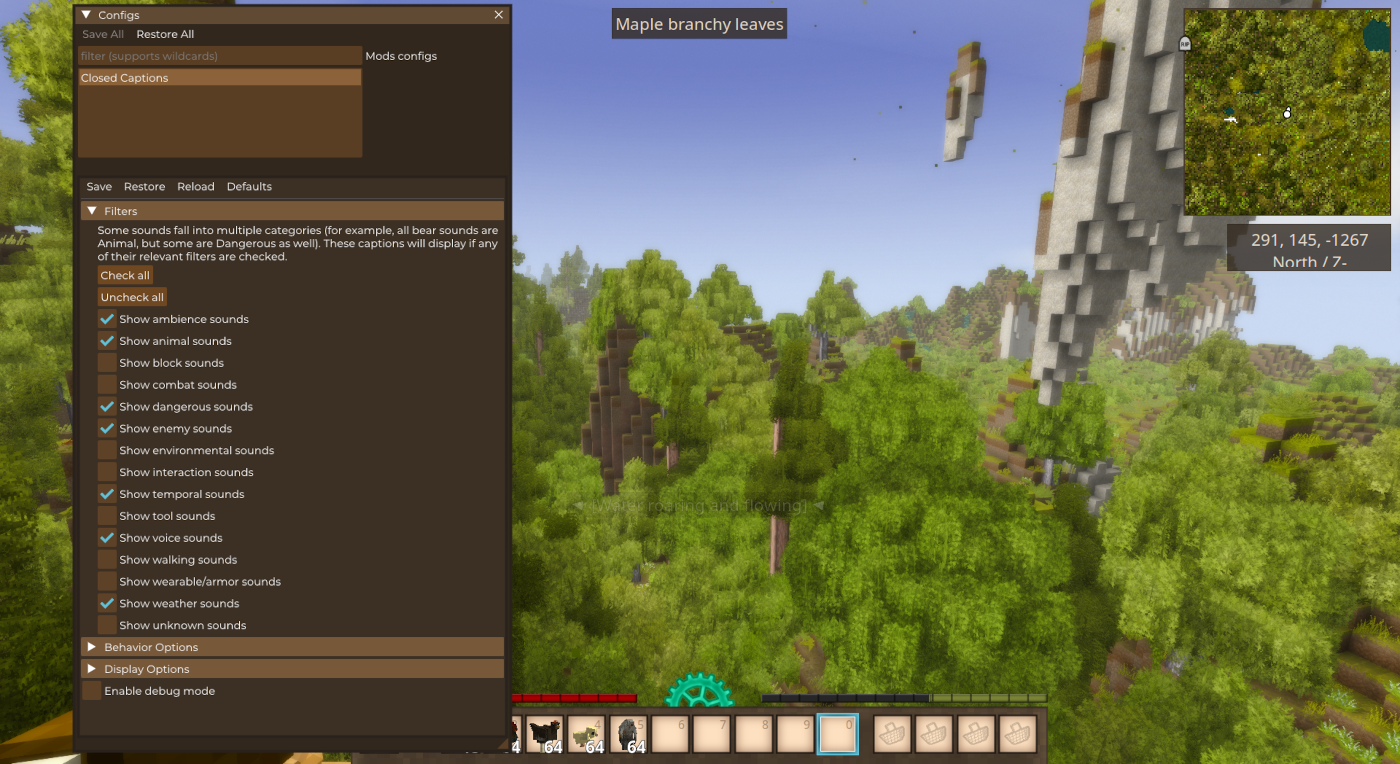The width and height of the screenshot is (1400, 764).
Task: Tick Show unknown sounds
Action: coord(107,626)
